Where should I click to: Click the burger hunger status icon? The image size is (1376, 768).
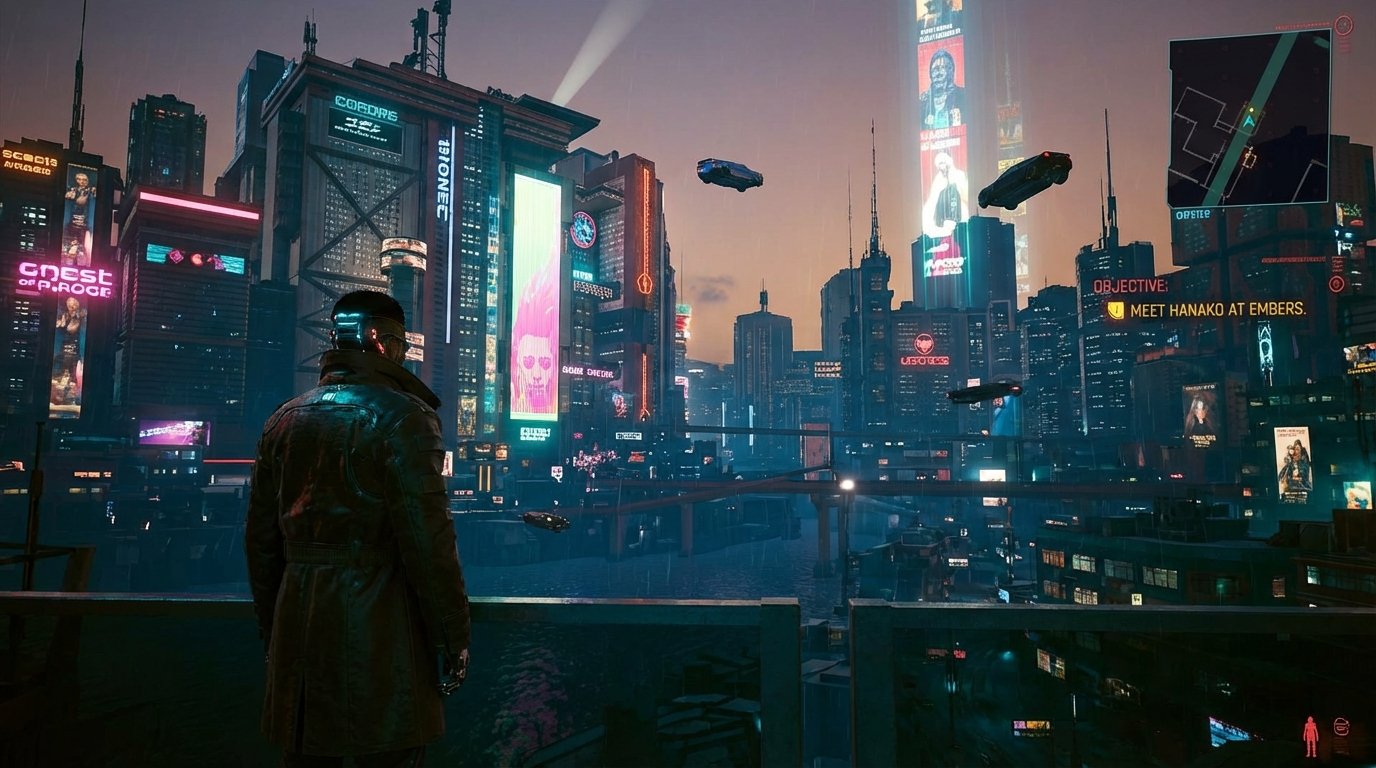click(x=1341, y=726)
